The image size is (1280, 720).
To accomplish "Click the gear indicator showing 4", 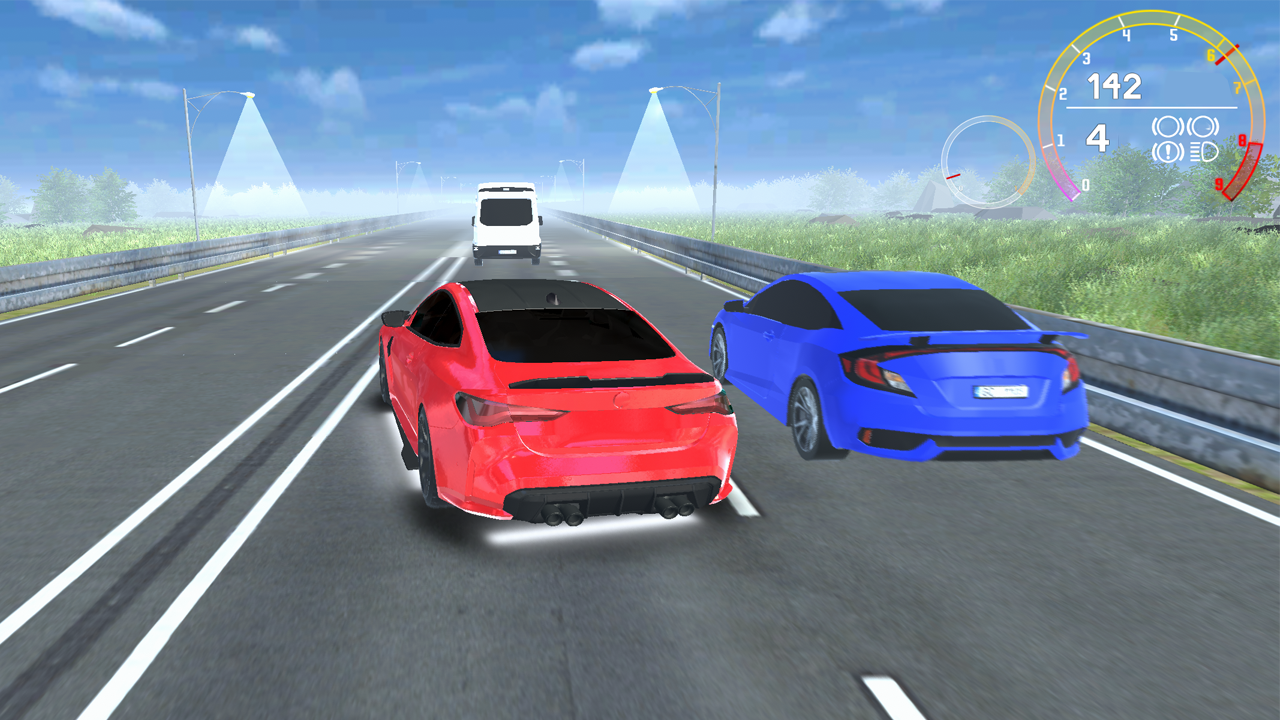I will click(x=1097, y=140).
